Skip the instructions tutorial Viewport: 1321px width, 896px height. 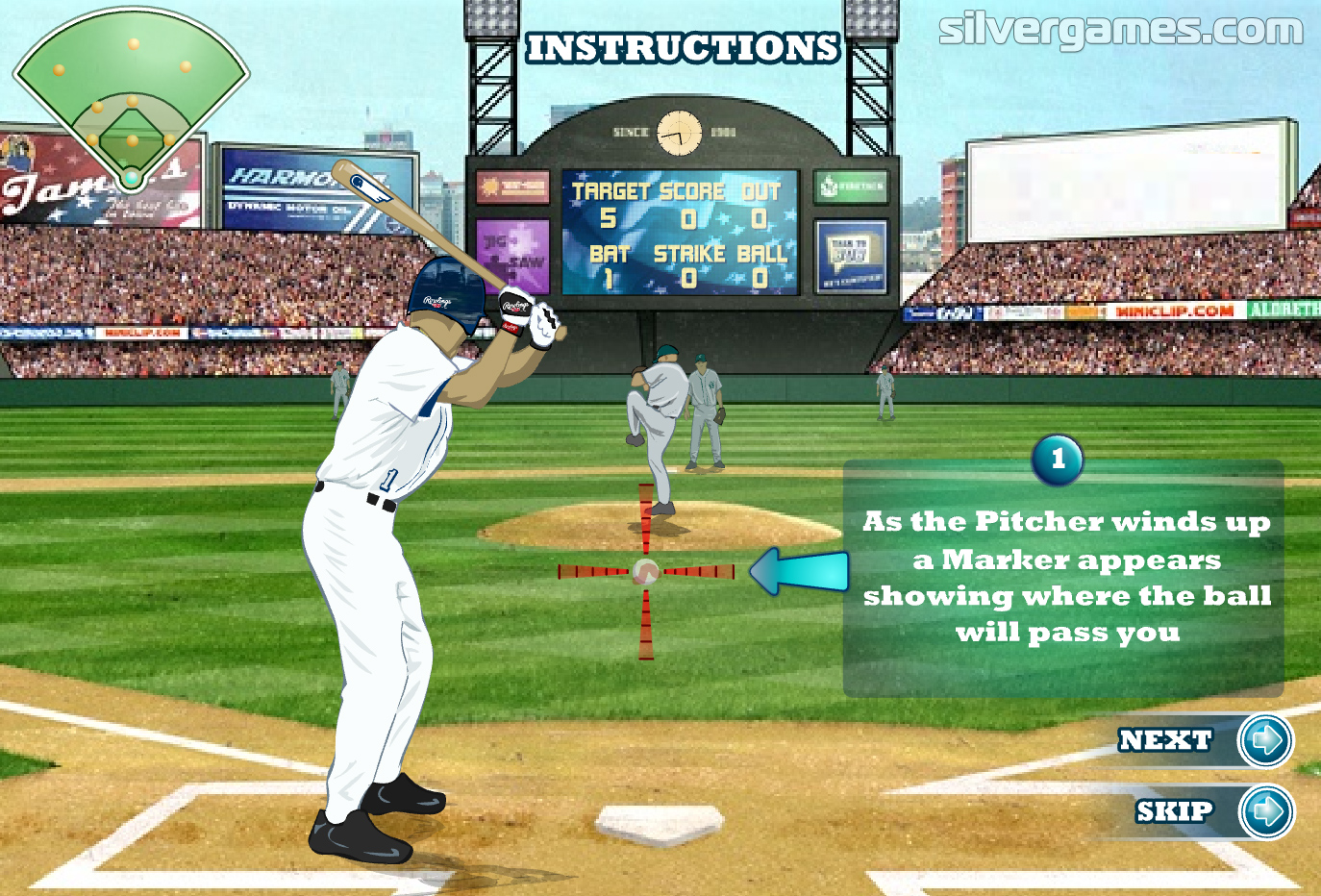pos(1265,812)
